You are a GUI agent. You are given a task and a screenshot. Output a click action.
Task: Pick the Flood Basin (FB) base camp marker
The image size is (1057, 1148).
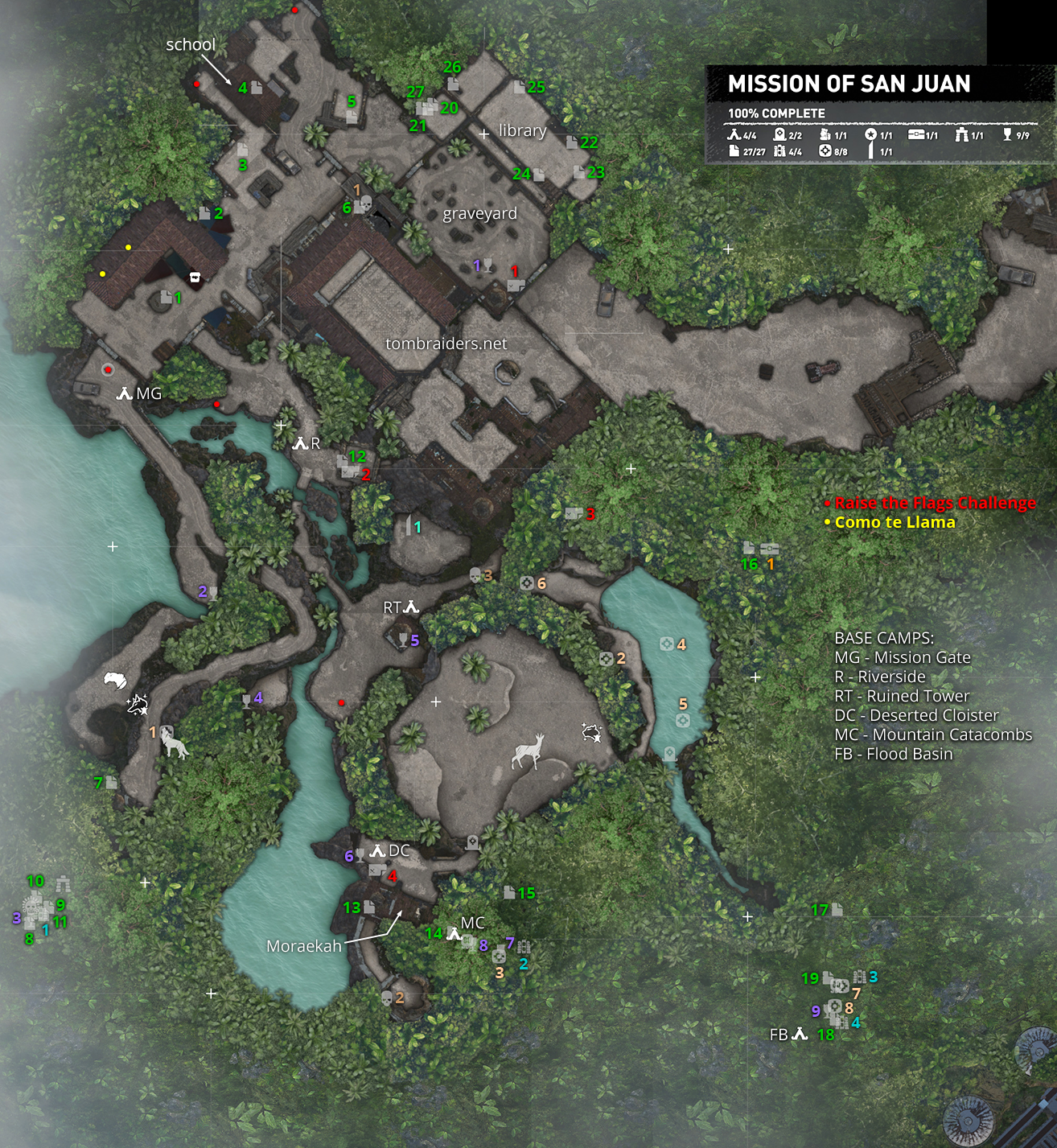800,1034
